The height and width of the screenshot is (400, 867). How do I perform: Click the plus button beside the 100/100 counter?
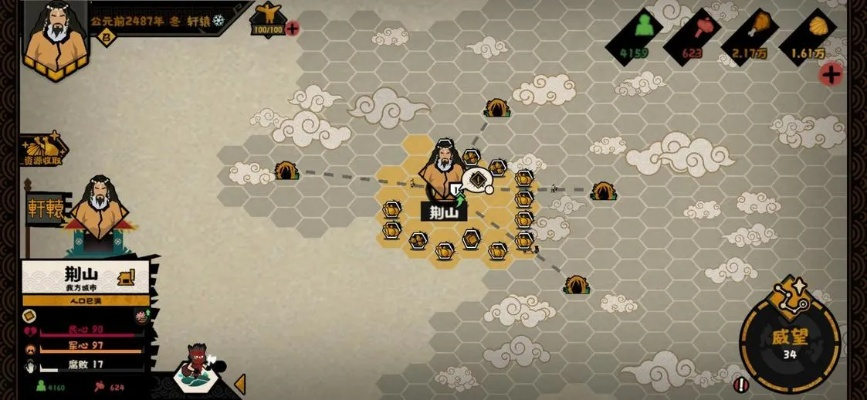click(x=292, y=28)
